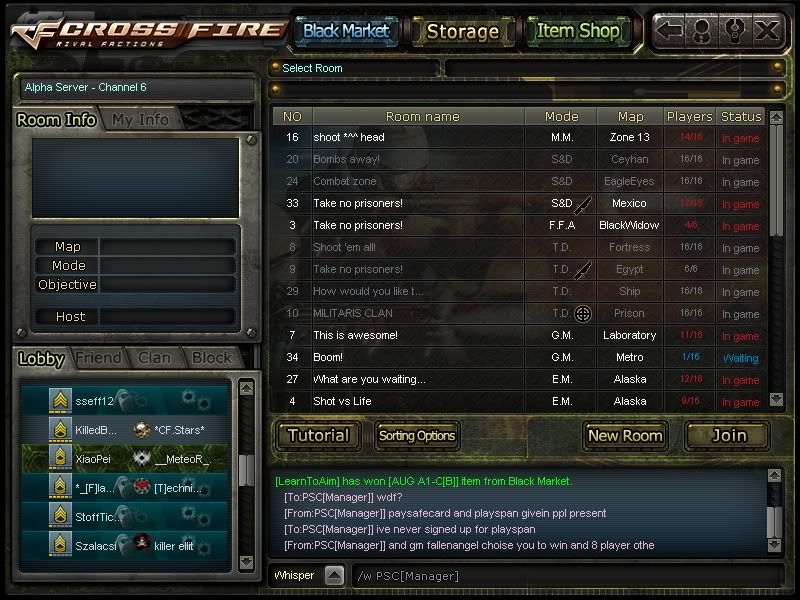The width and height of the screenshot is (800, 600).
Task: Open the Black Market
Action: (x=346, y=31)
